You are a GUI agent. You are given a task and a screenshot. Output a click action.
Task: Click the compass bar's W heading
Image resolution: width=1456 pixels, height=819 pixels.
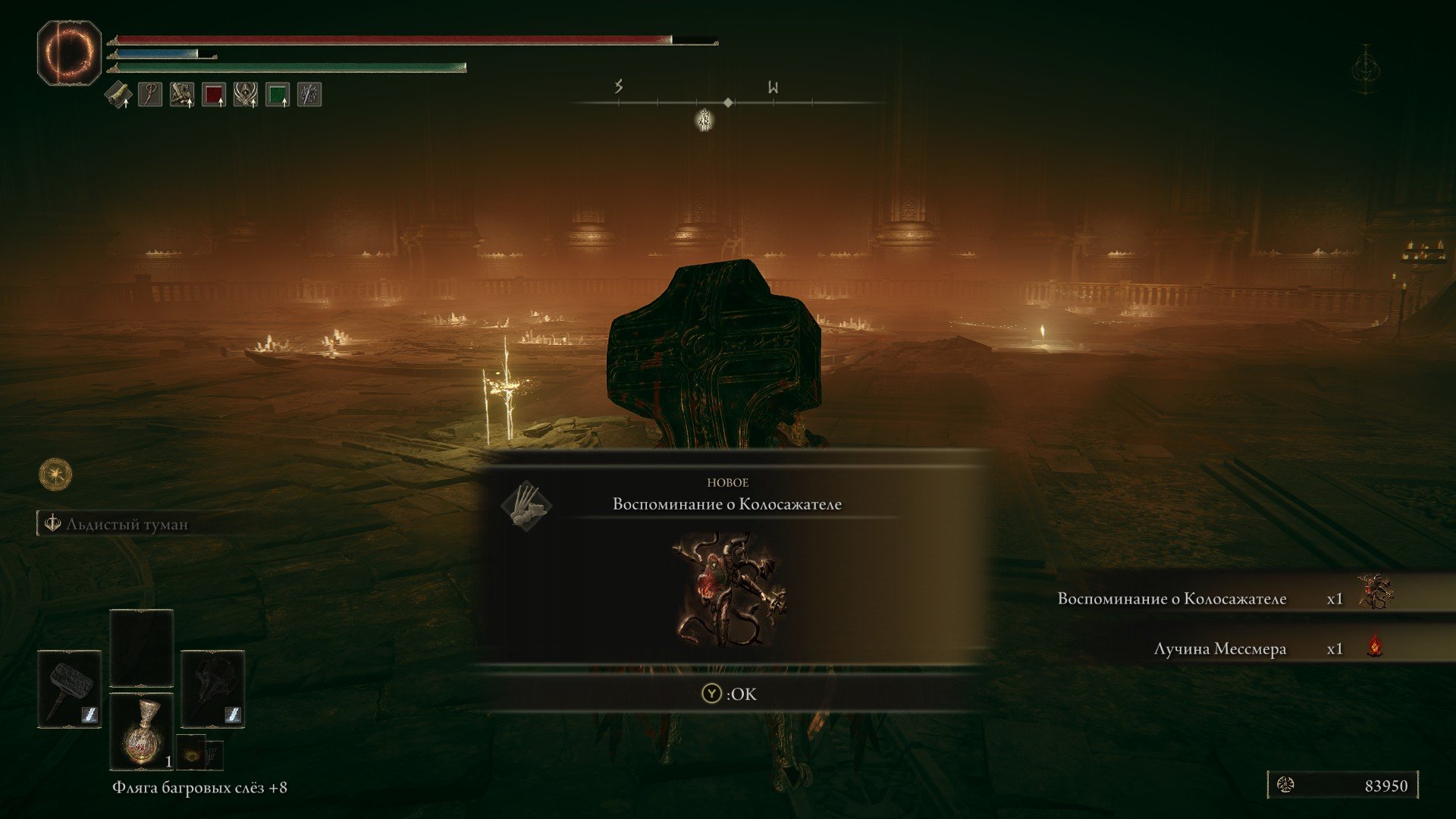[773, 87]
